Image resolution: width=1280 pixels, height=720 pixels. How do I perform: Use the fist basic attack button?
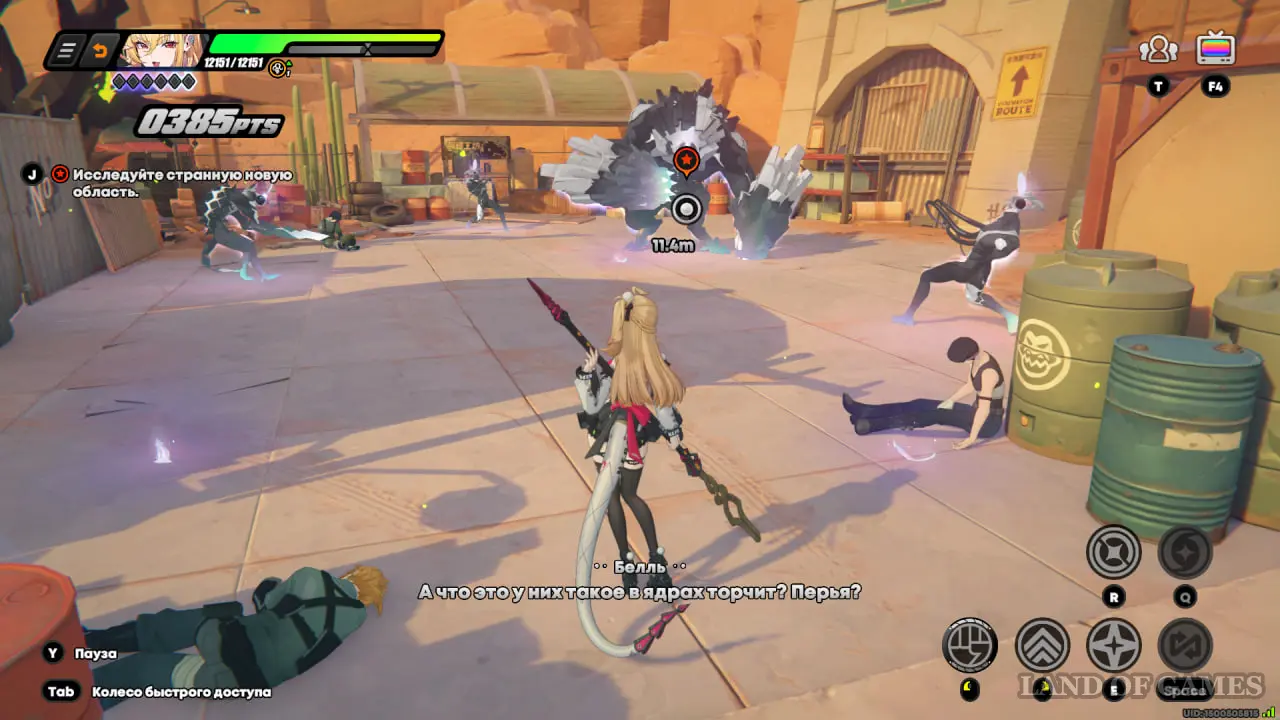[x=969, y=645]
